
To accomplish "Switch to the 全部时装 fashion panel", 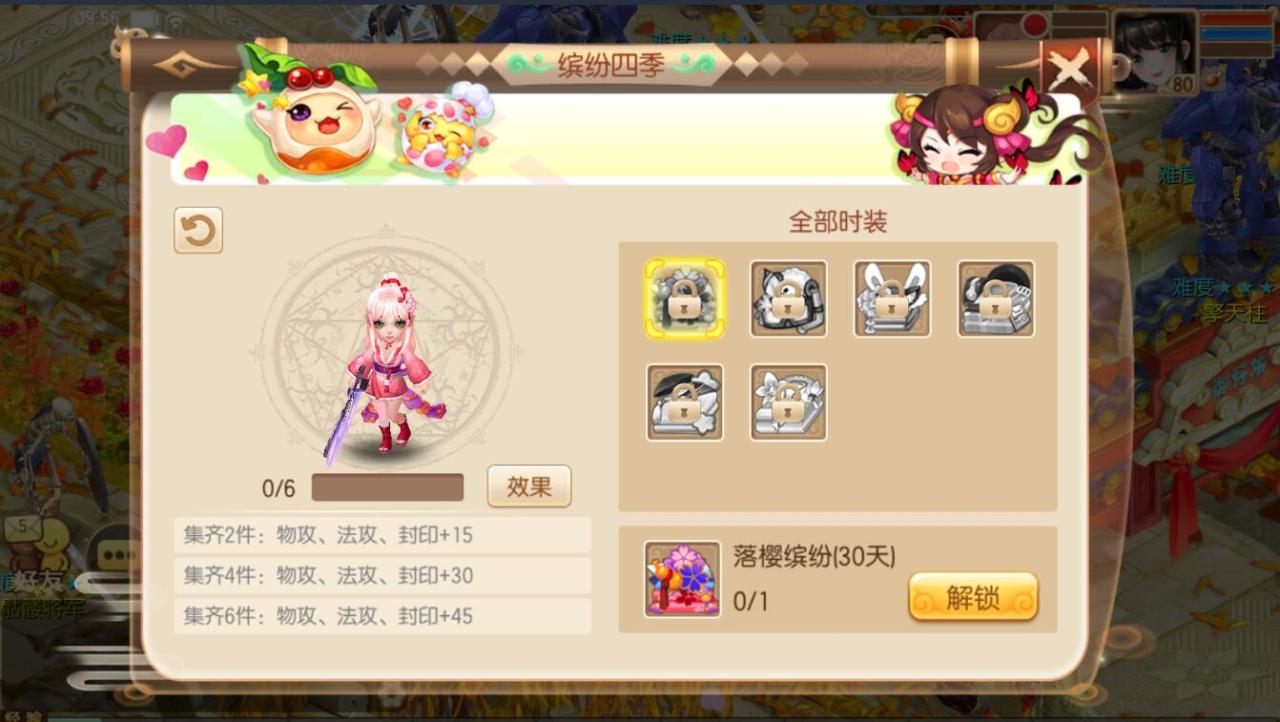I will (837, 221).
